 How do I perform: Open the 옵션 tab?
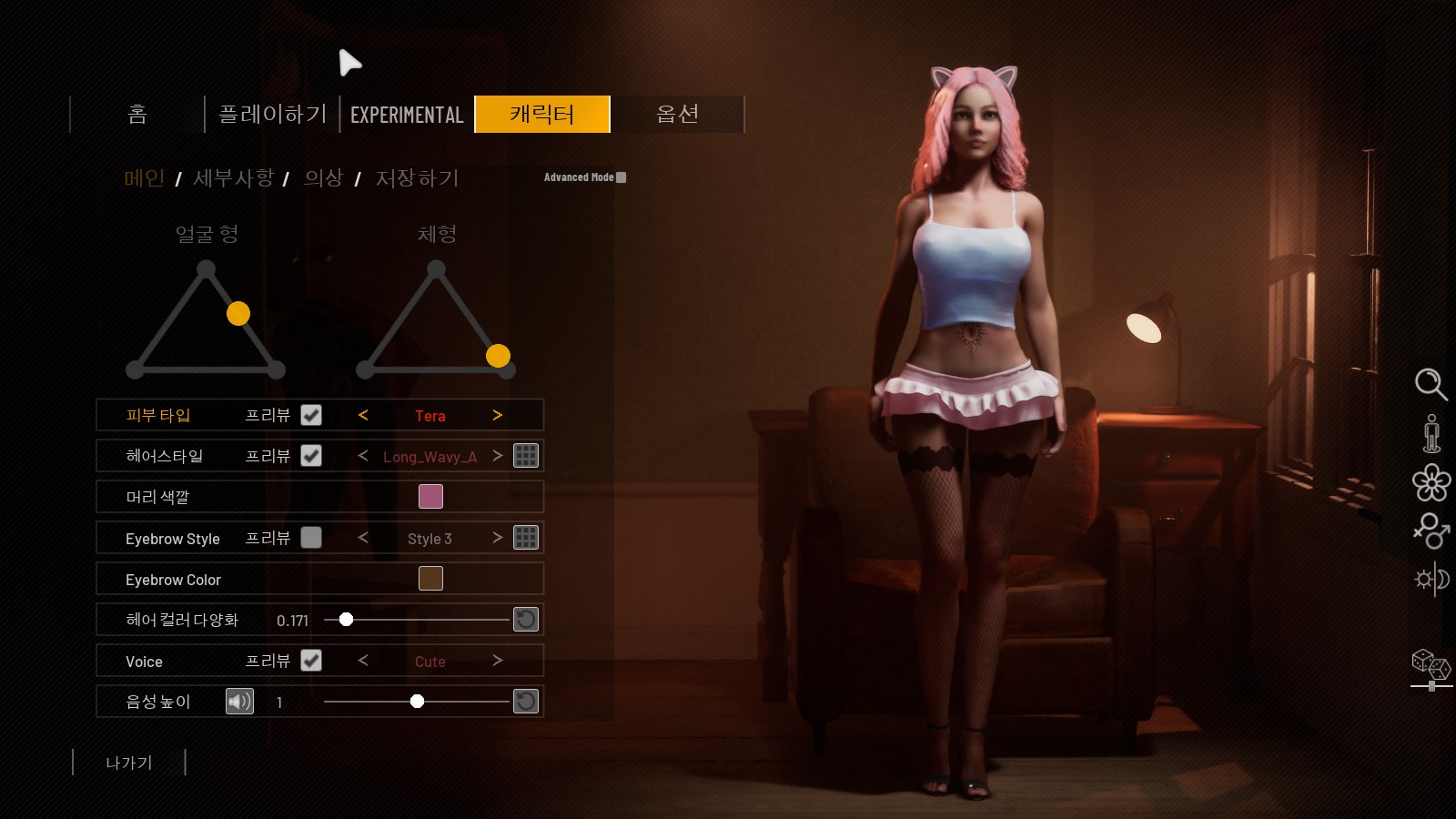point(677,115)
